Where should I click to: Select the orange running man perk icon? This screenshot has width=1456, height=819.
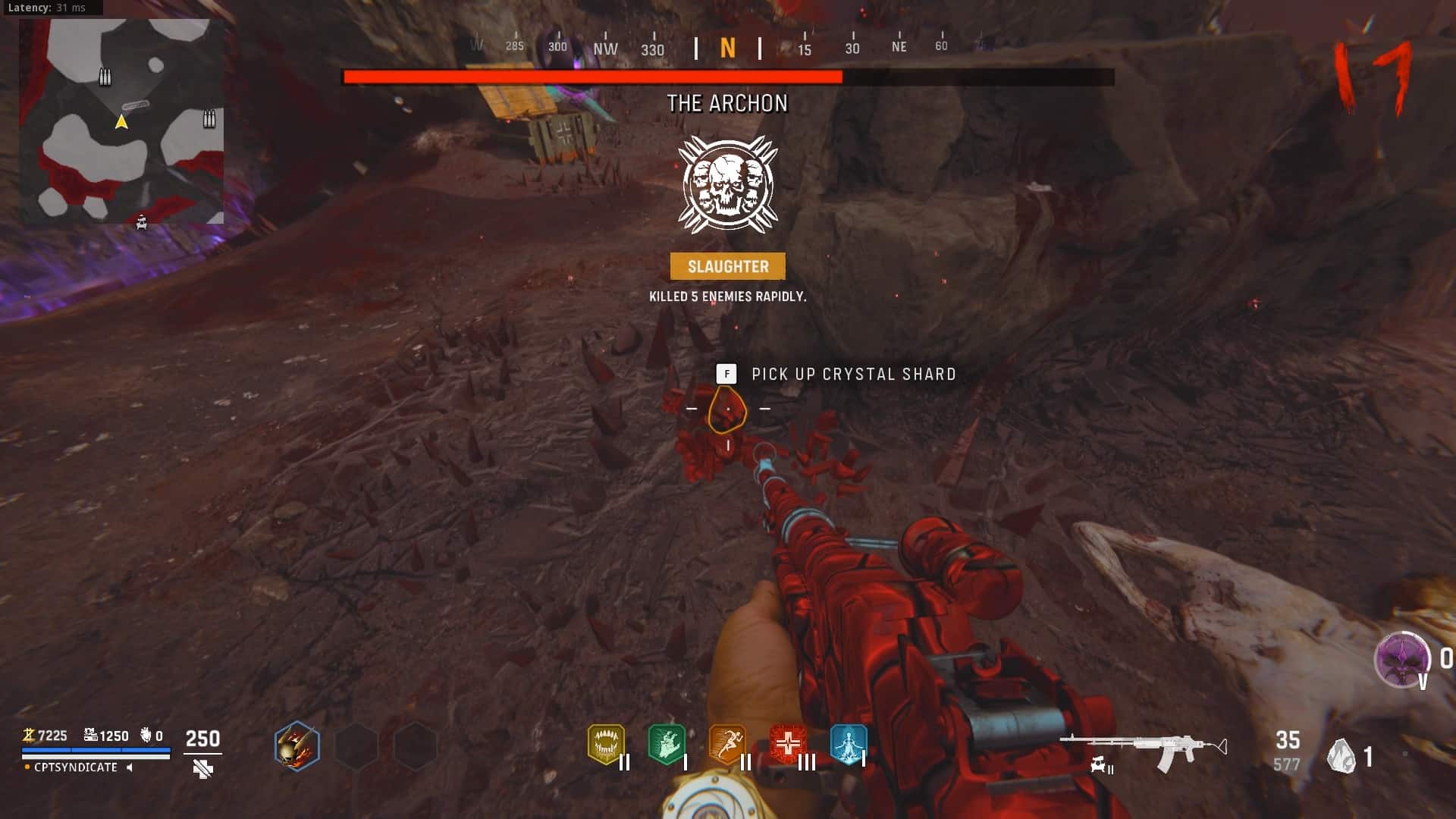pos(726,744)
